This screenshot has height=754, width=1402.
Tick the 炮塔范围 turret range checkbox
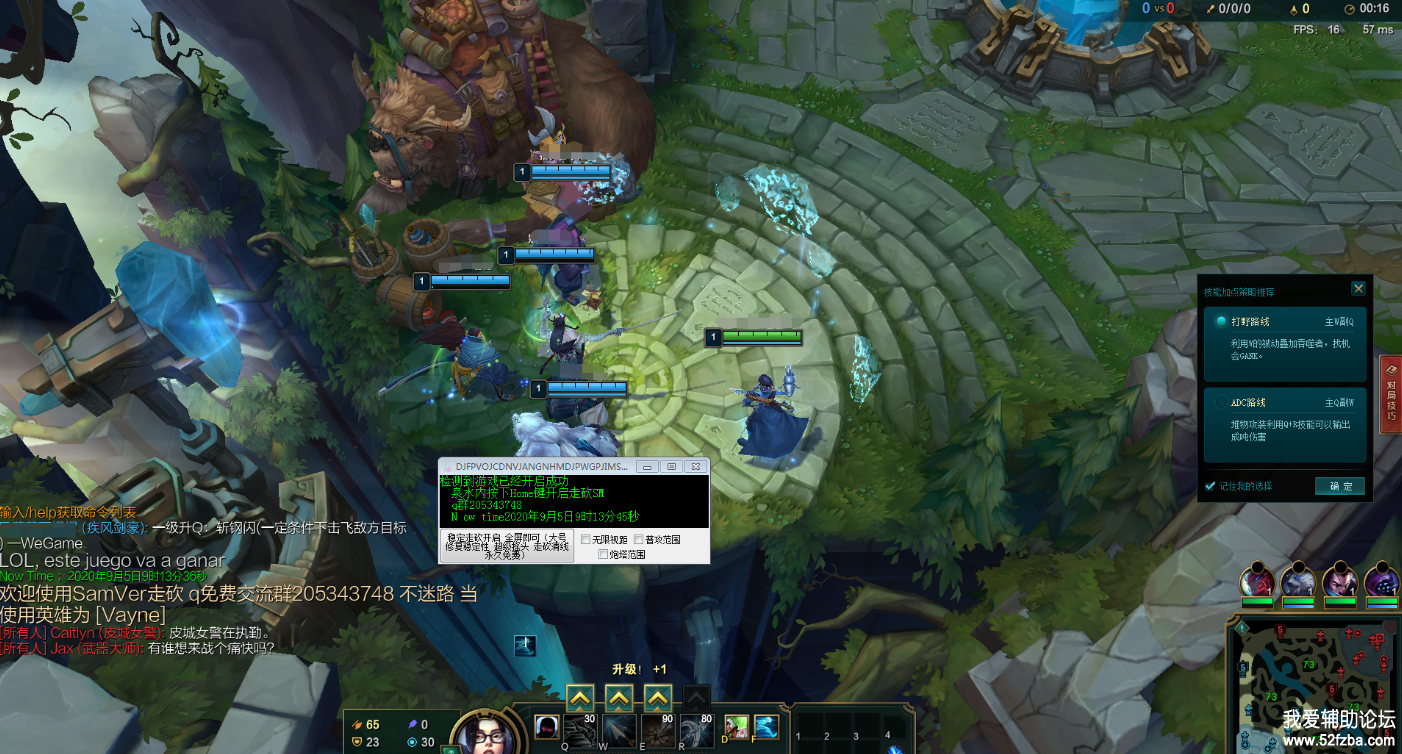point(603,554)
